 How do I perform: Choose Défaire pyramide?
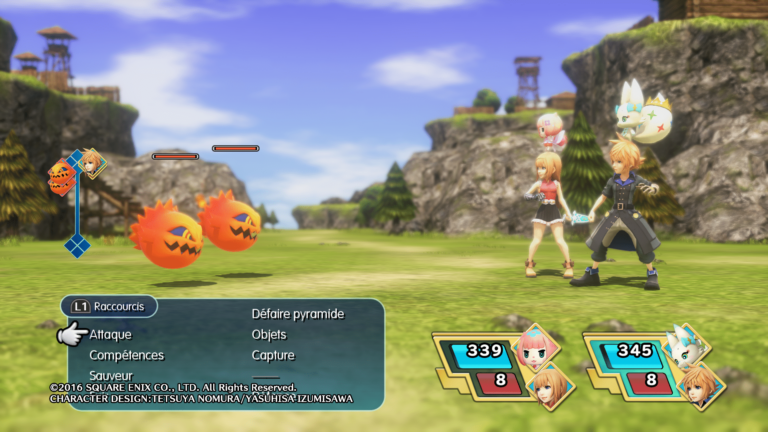(297, 314)
